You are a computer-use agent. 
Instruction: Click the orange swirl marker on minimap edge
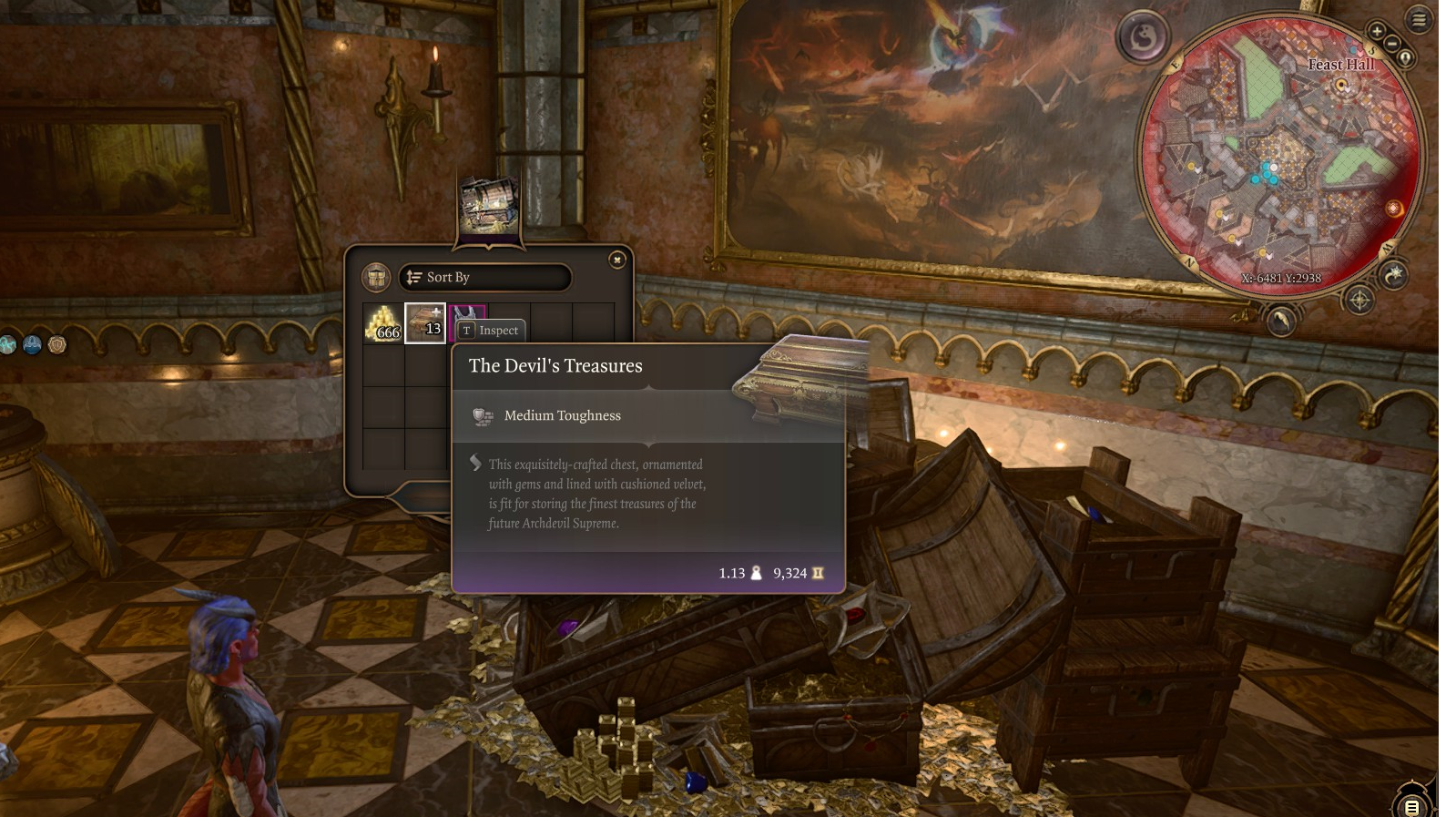point(1393,209)
